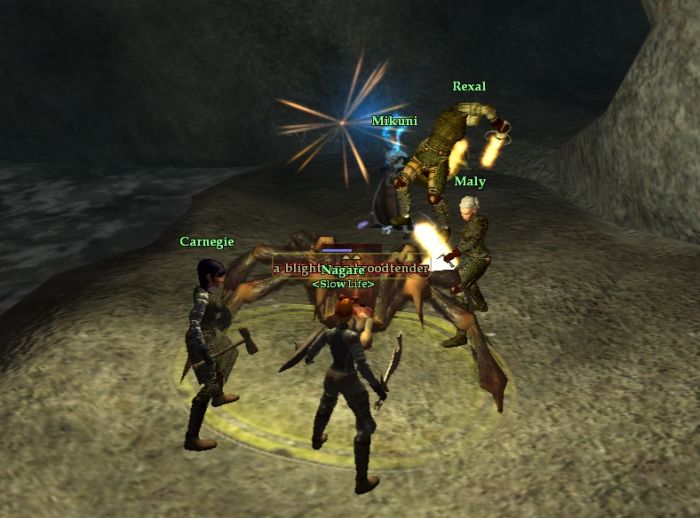The image size is (700, 518).
Task: Choose the Carnegie nameplate
Action: (x=207, y=242)
